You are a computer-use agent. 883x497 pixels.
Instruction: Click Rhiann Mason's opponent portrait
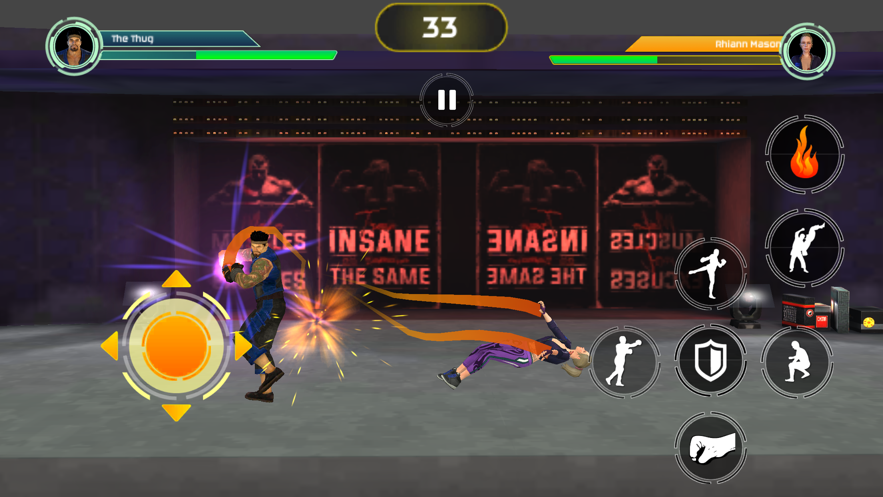point(807,50)
